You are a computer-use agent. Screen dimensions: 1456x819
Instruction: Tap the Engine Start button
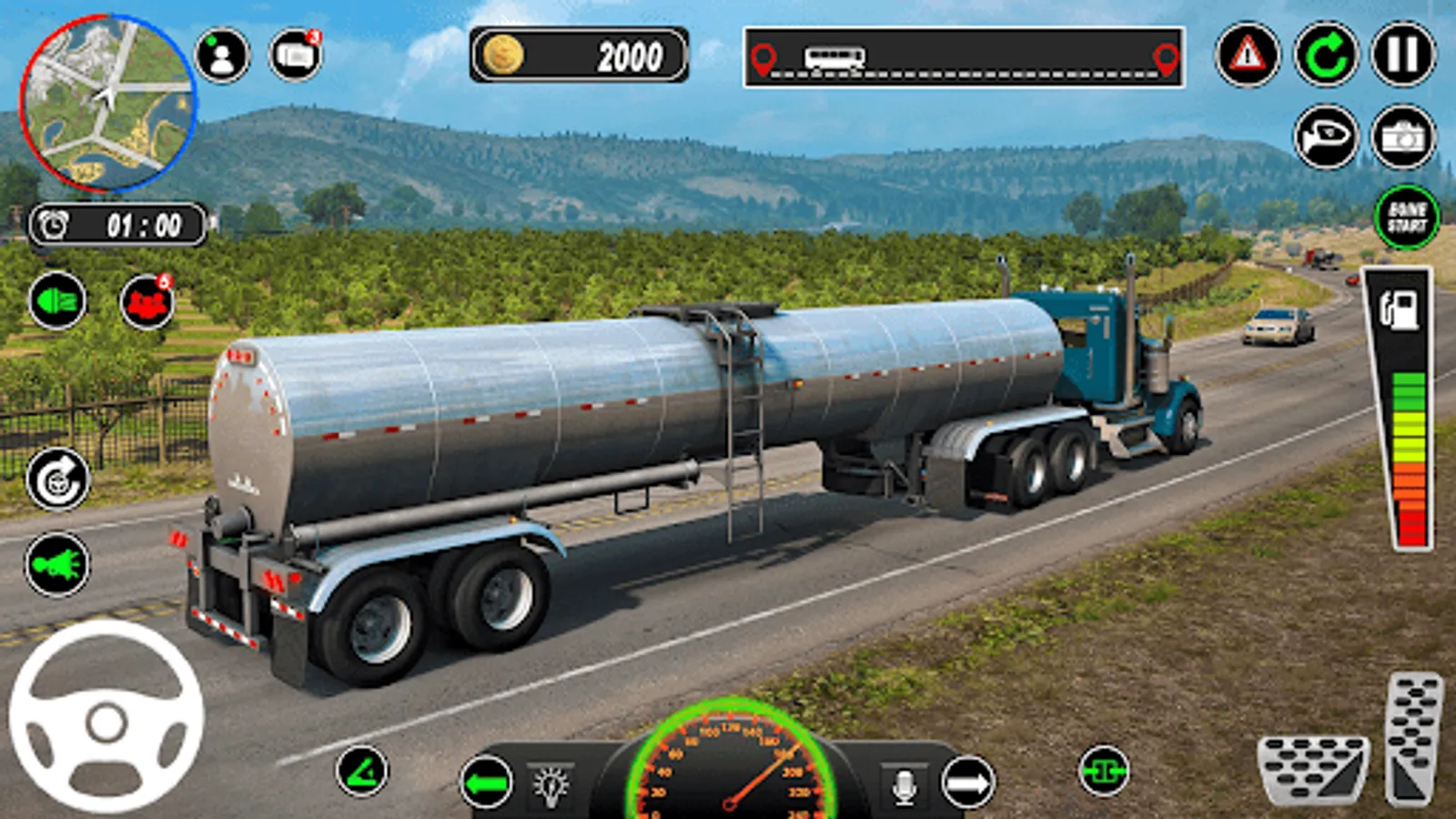pos(1406,217)
